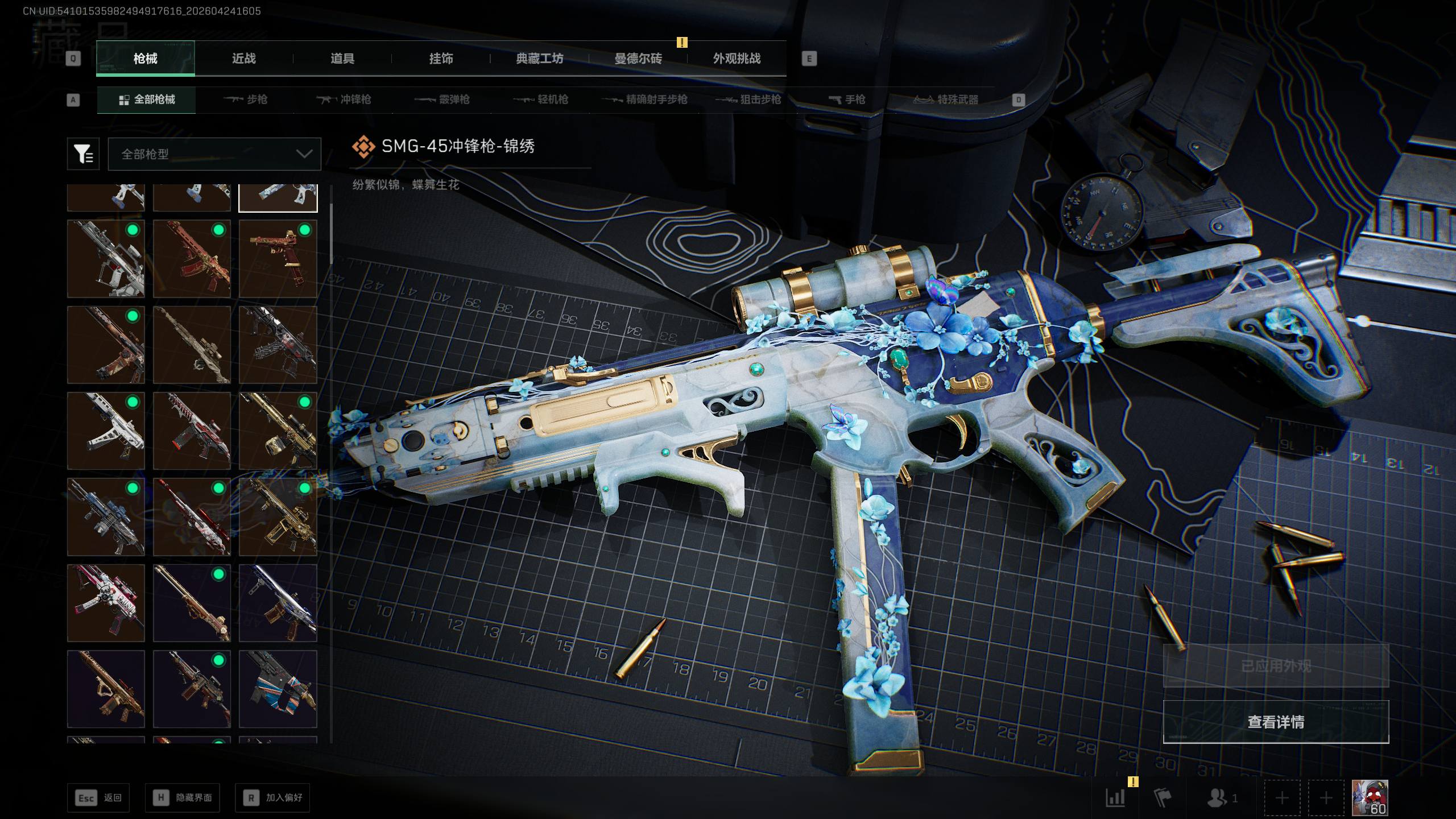This screenshot has width=1456, height=819.
Task: Click the 返回 back button
Action: tap(98, 797)
